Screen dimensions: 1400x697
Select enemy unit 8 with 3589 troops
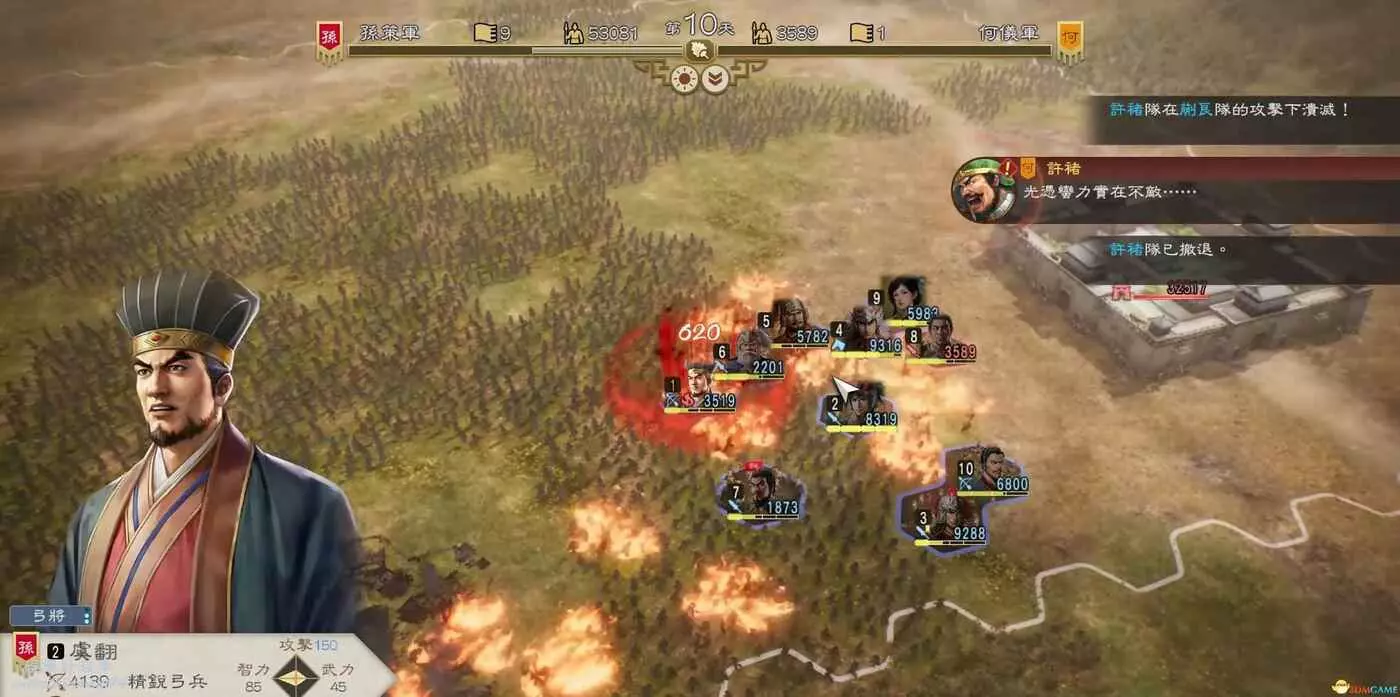point(940,338)
